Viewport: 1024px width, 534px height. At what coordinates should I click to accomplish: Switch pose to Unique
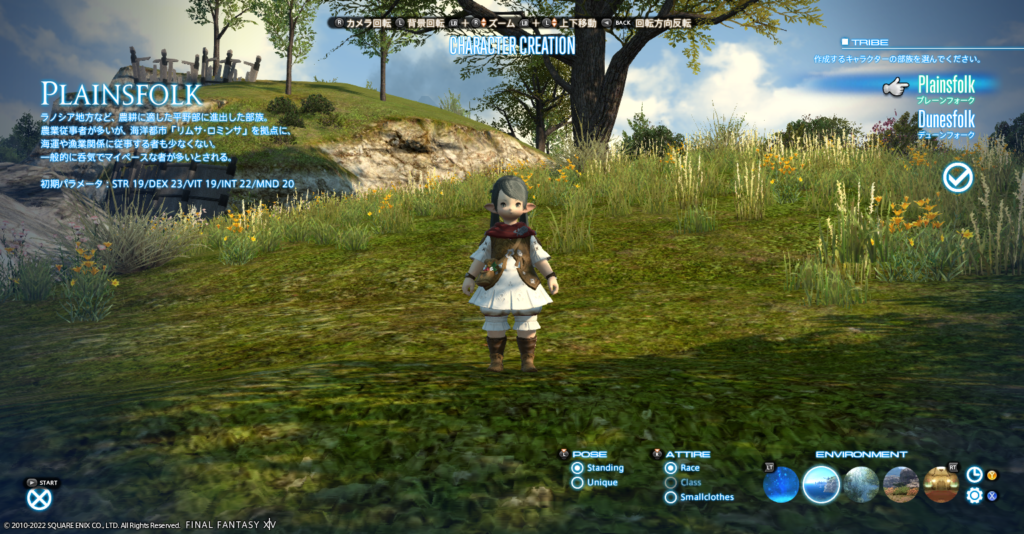[578, 483]
